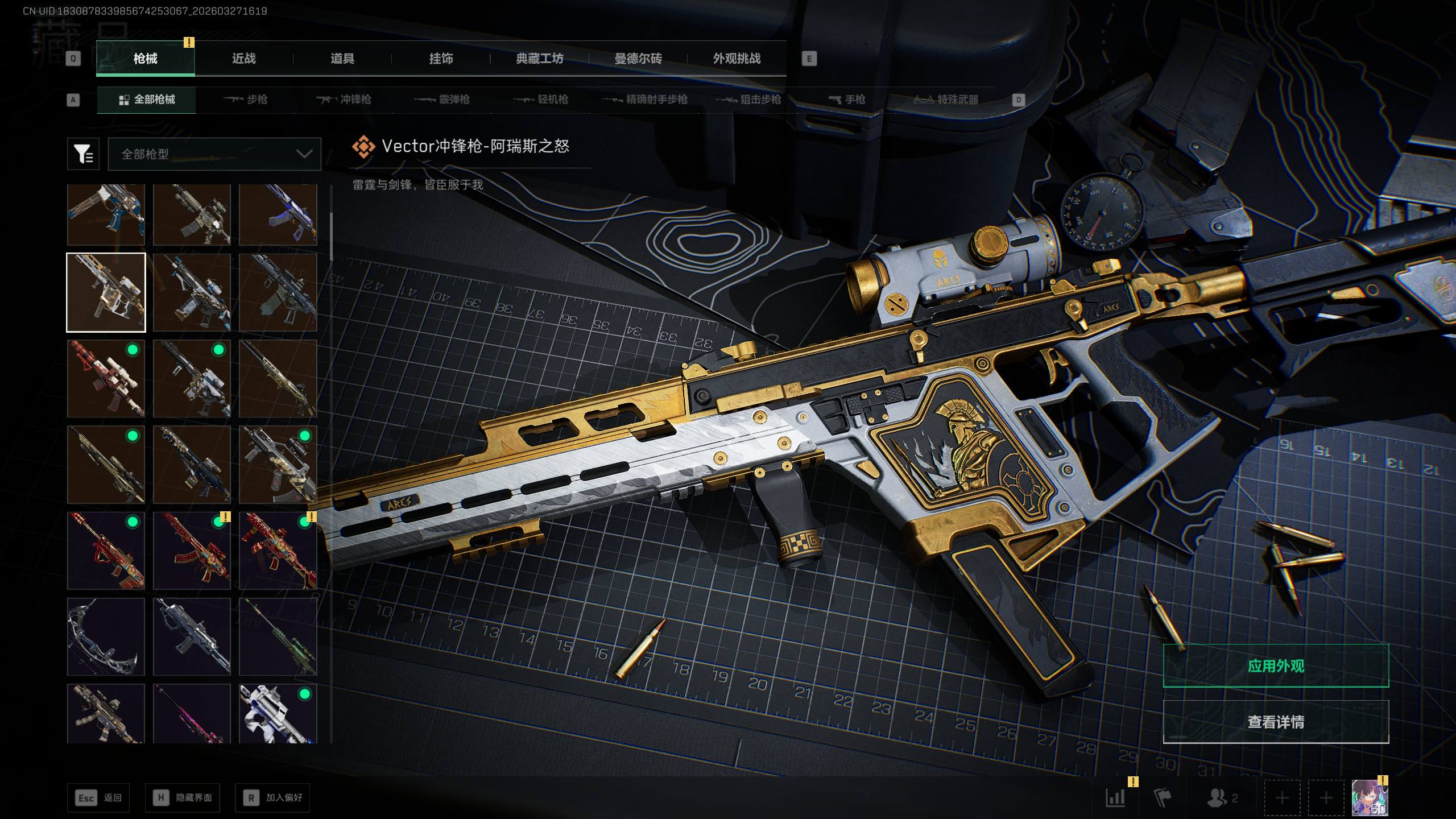Expand the 全部枪型 dropdown
The image size is (1456, 819).
[214, 154]
